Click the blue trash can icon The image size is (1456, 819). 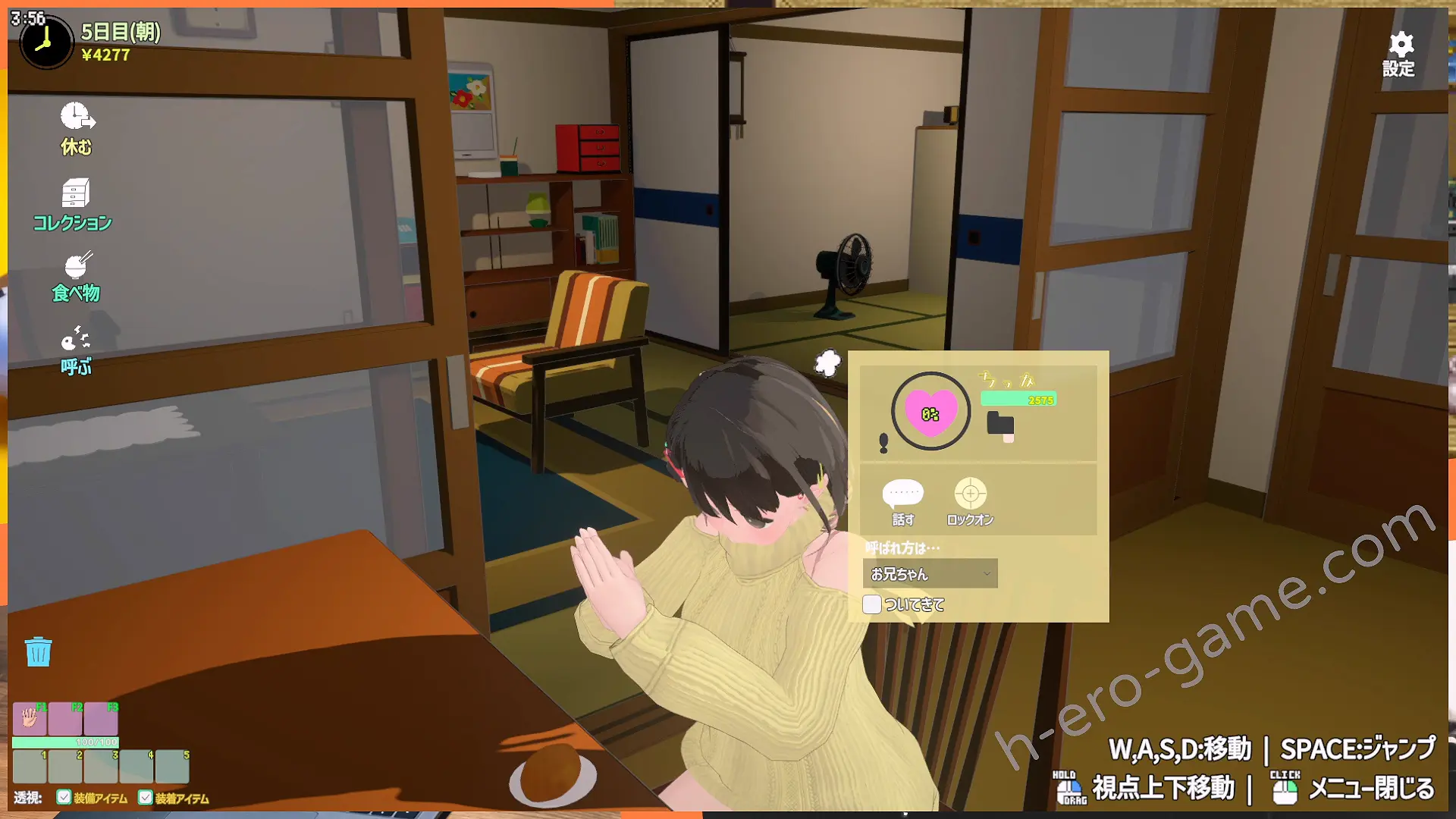38,651
